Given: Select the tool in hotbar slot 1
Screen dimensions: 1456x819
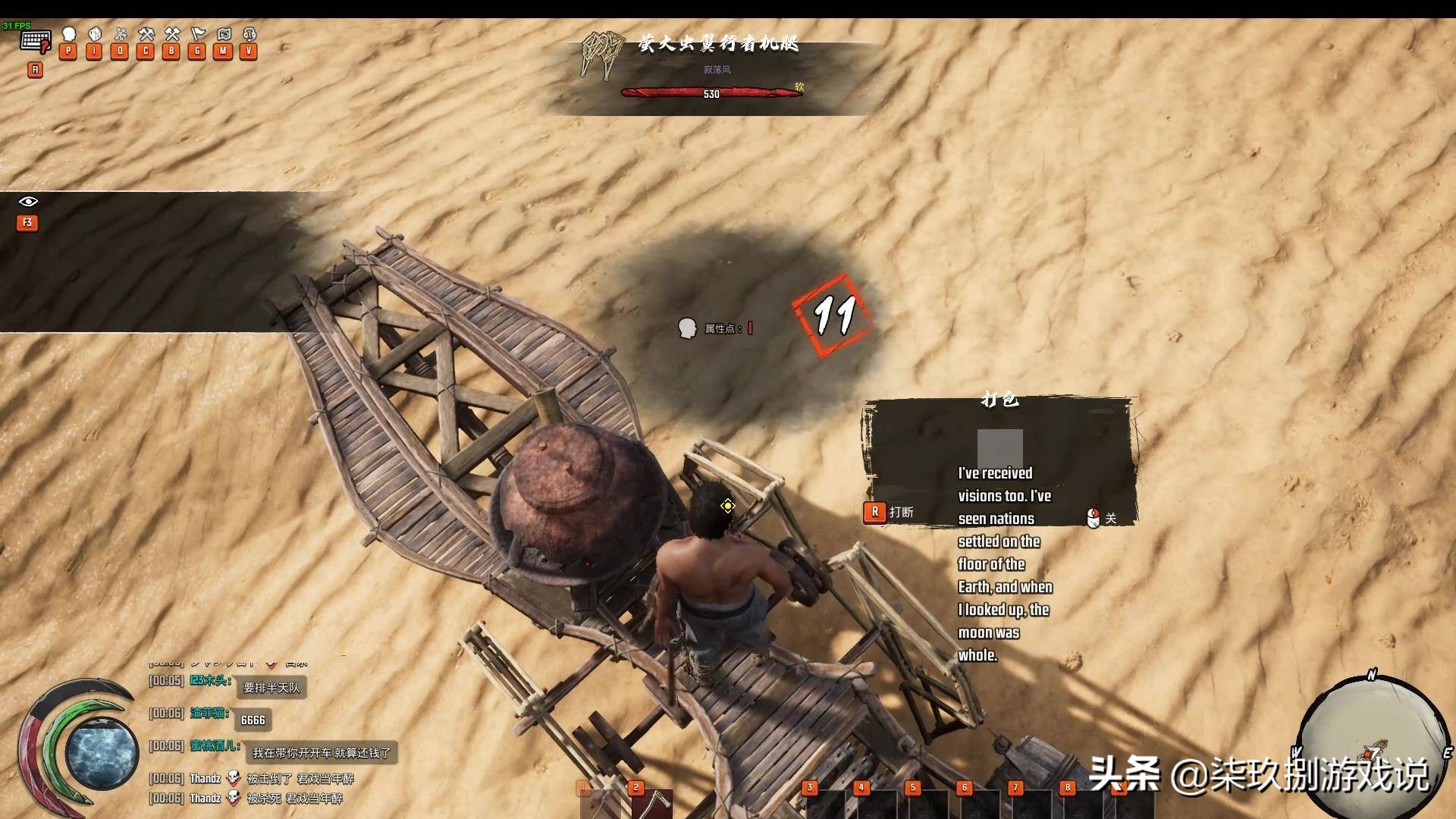Looking at the screenshot, I should [601, 804].
